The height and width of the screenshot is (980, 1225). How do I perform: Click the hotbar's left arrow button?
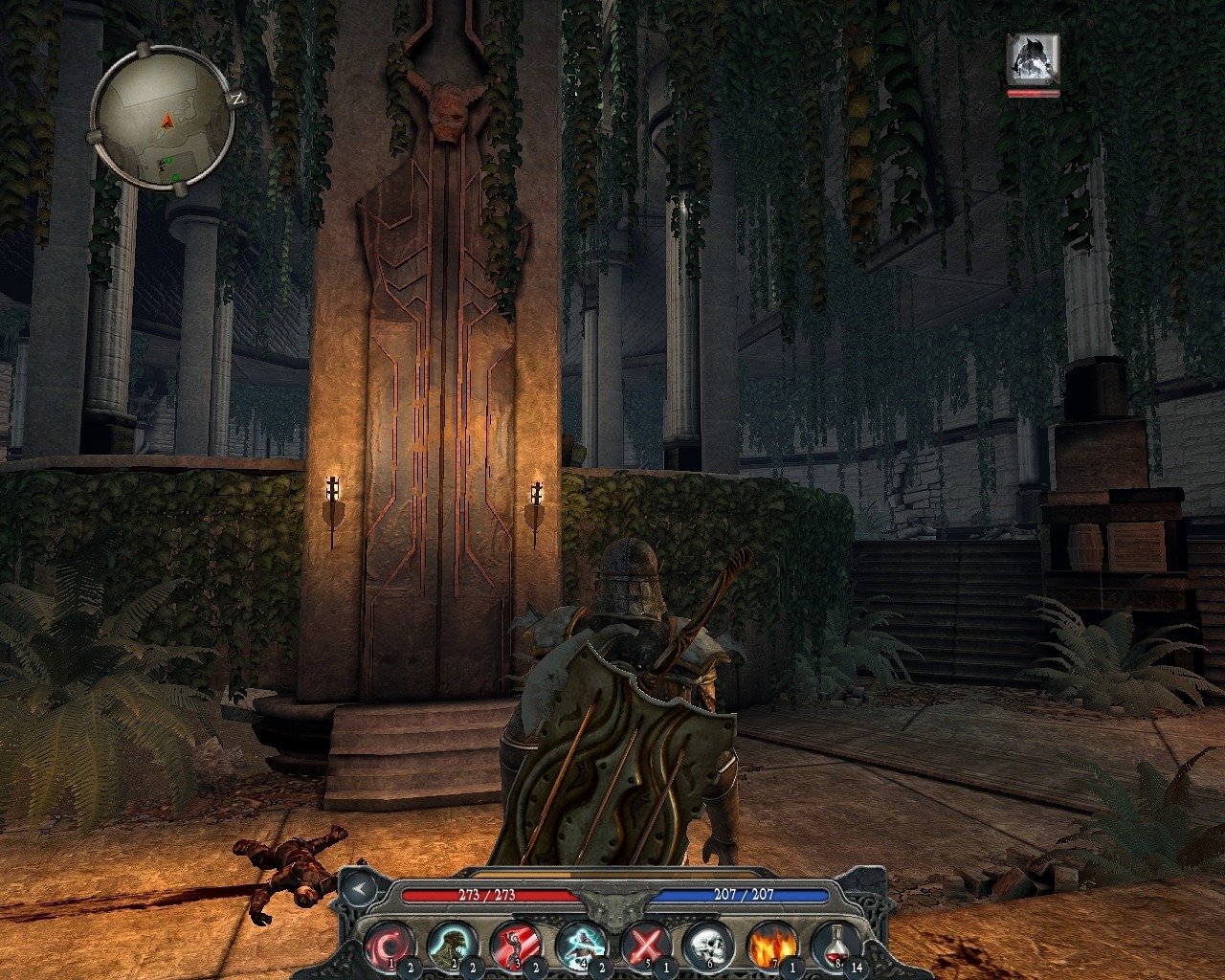pyautogui.click(x=358, y=887)
